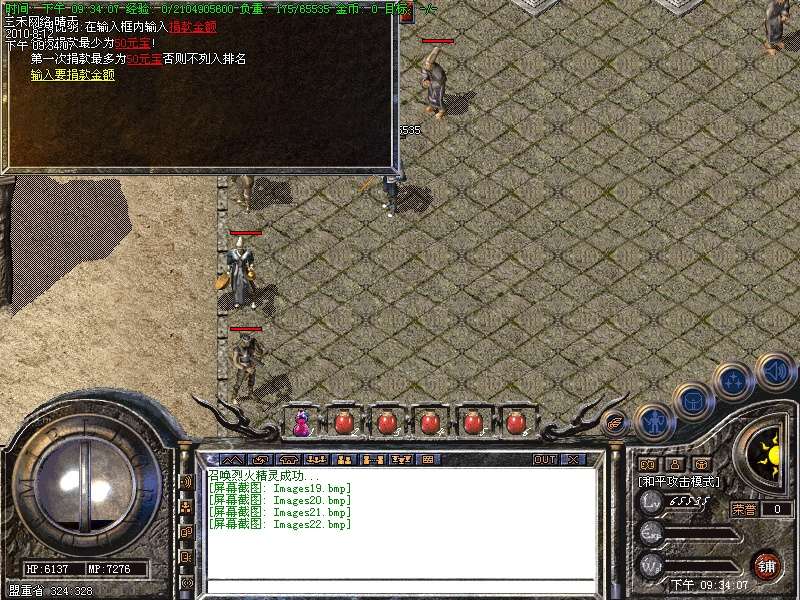Click the OUT button above the chat
800x600 pixels.
(545, 459)
